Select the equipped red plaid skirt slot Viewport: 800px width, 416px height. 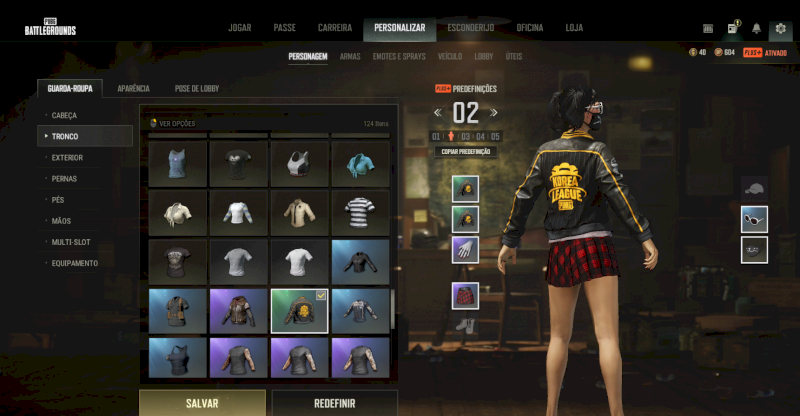pyautogui.click(x=465, y=295)
